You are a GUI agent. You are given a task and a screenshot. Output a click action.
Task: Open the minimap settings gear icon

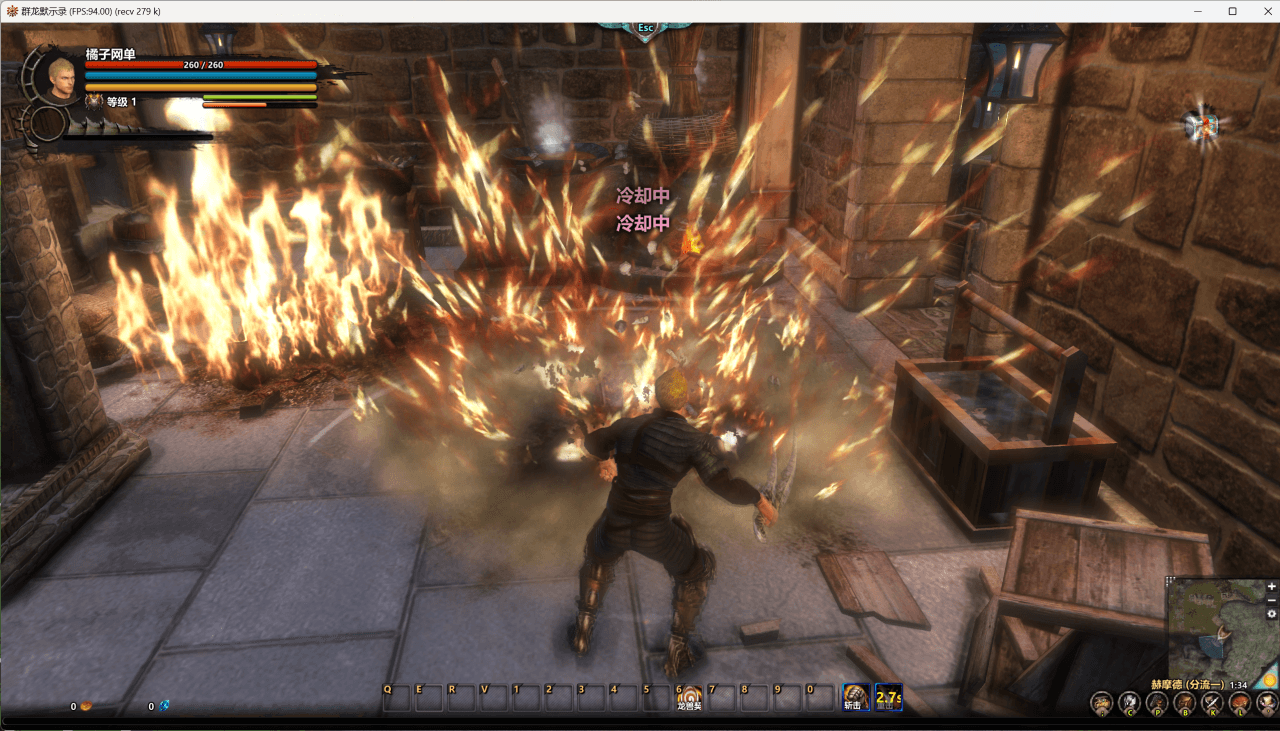click(x=1270, y=615)
